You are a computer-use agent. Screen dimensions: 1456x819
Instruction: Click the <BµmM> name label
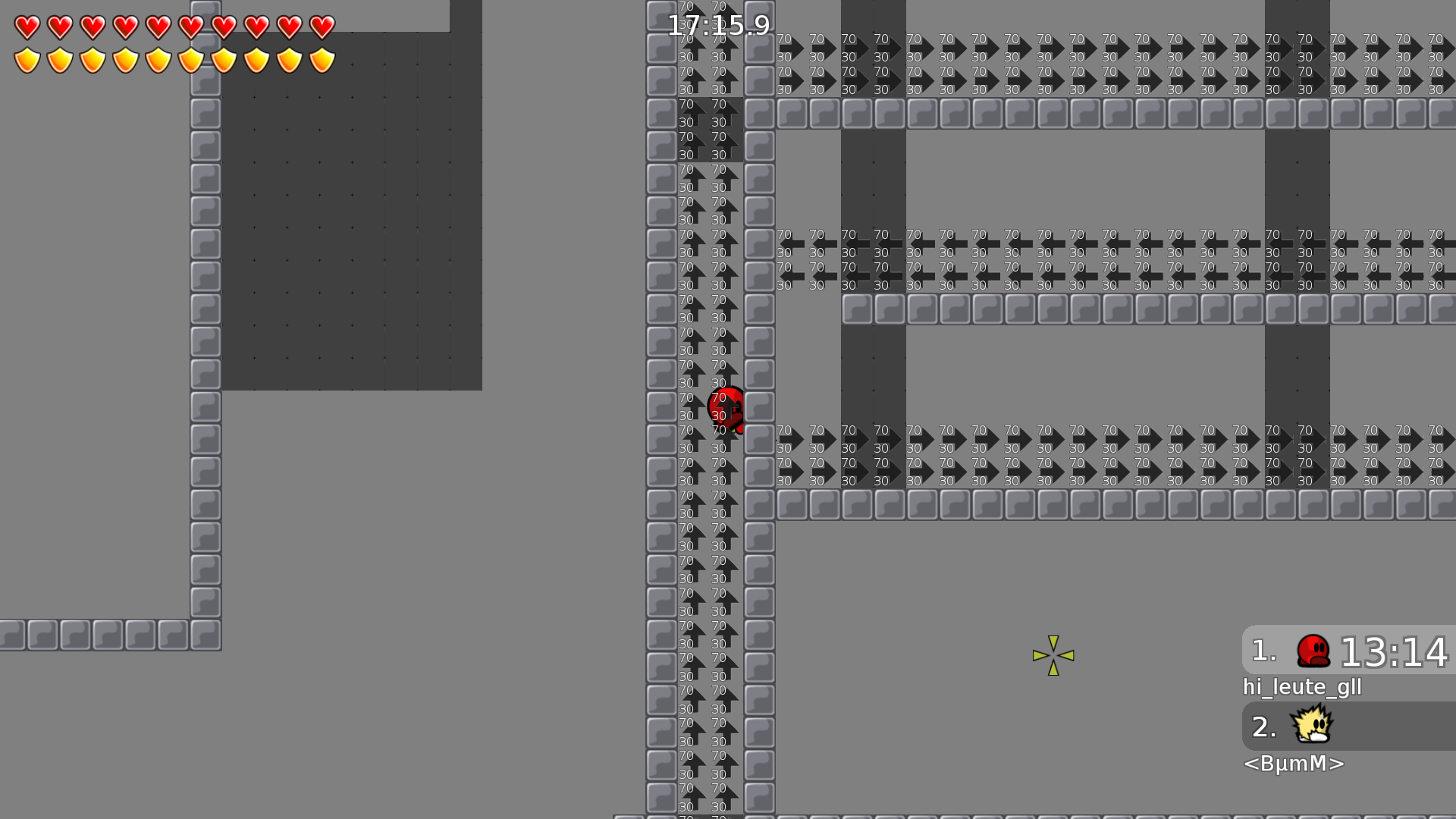click(1294, 764)
